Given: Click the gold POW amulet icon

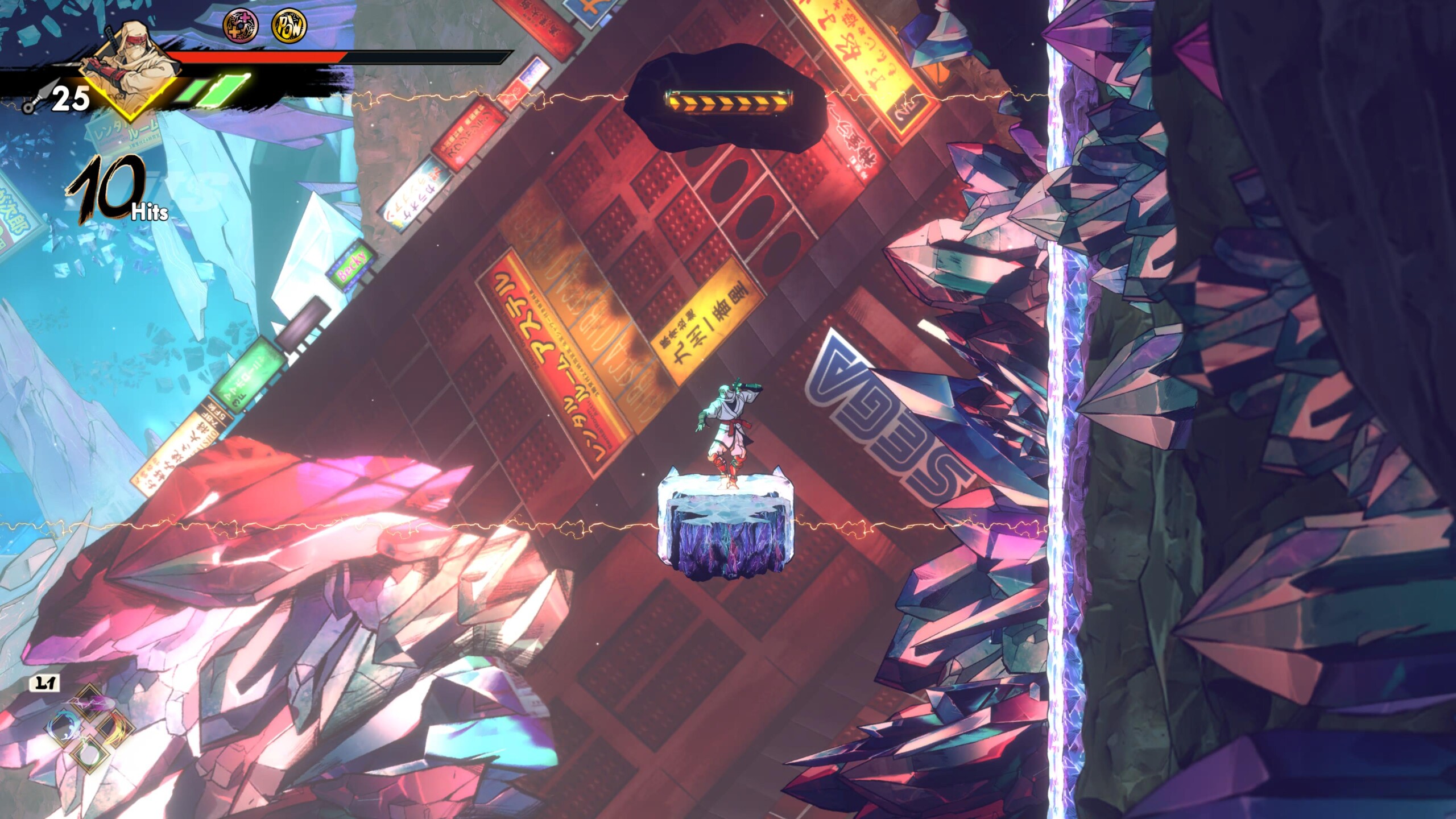Looking at the screenshot, I should coord(289,26).
